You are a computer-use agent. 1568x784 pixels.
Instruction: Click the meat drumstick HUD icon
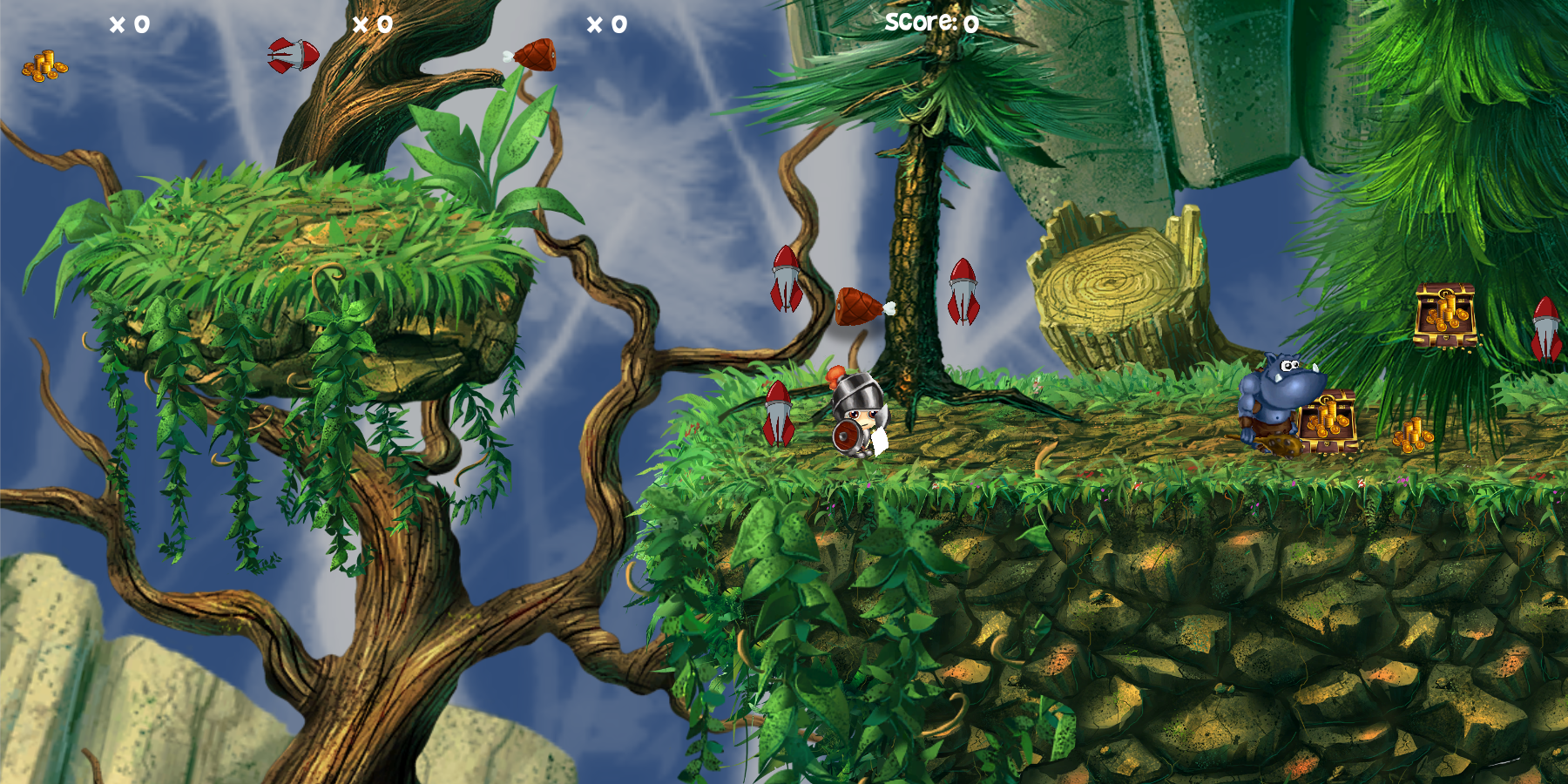532,55
